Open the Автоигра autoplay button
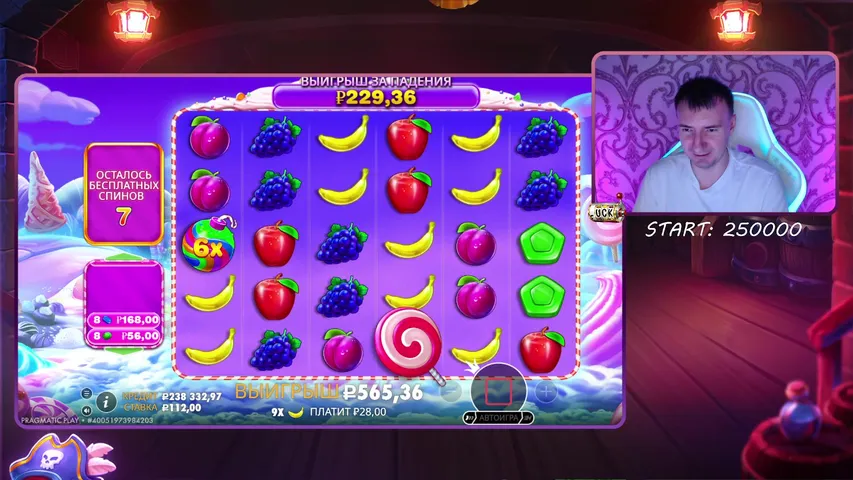 pos(498,417)
